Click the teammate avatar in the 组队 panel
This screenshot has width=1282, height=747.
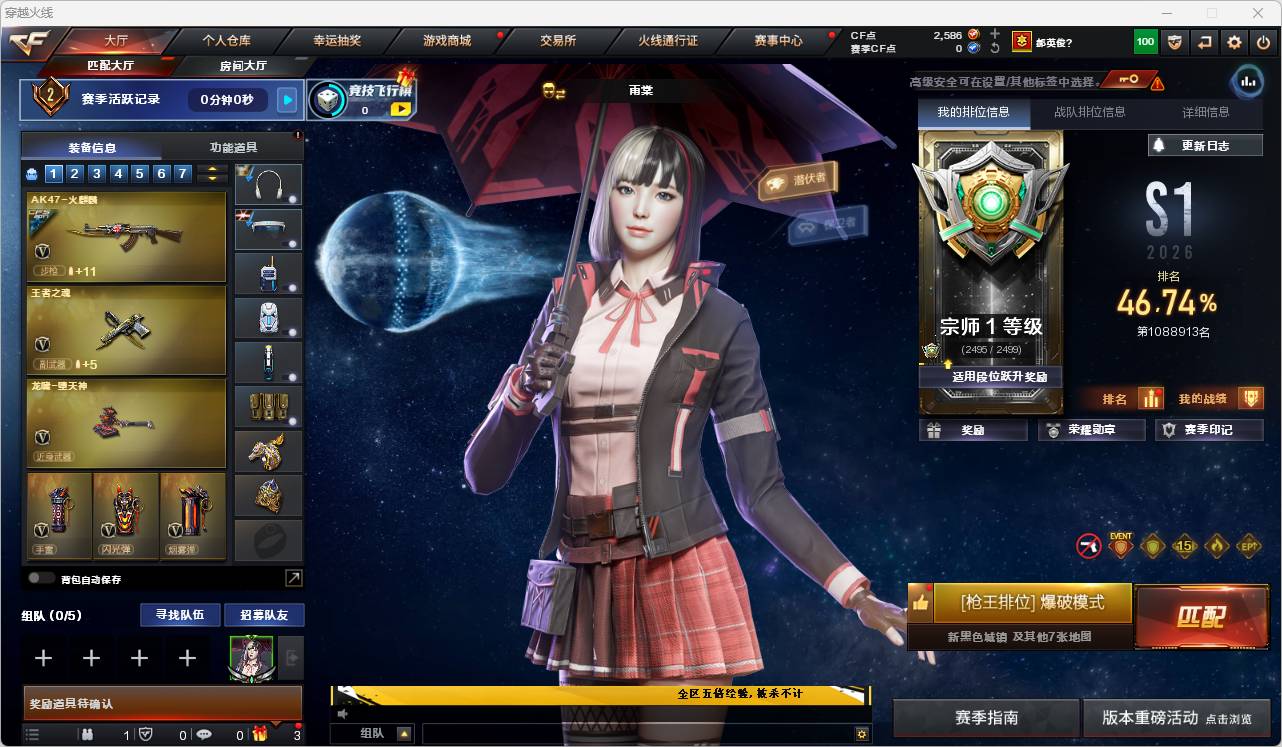pos(253,658)
